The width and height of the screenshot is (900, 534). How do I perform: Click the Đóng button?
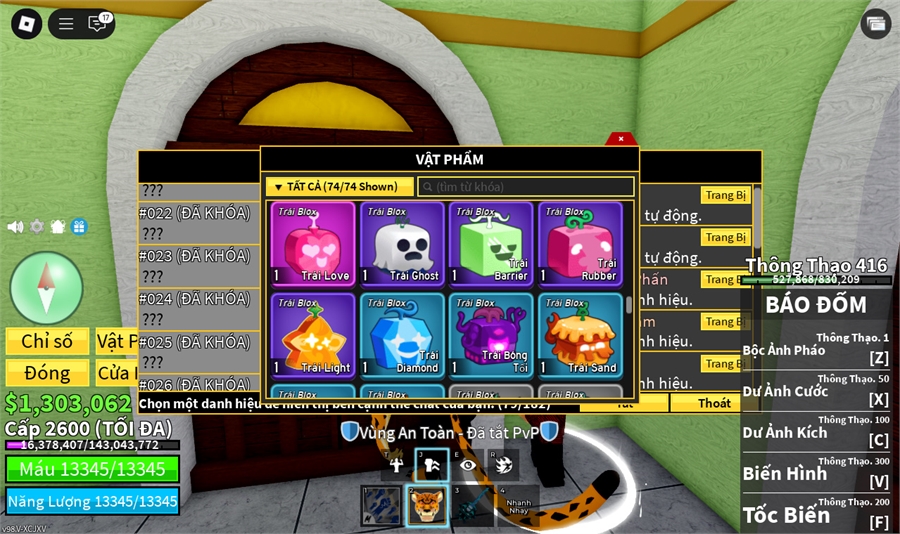[47, 373]
